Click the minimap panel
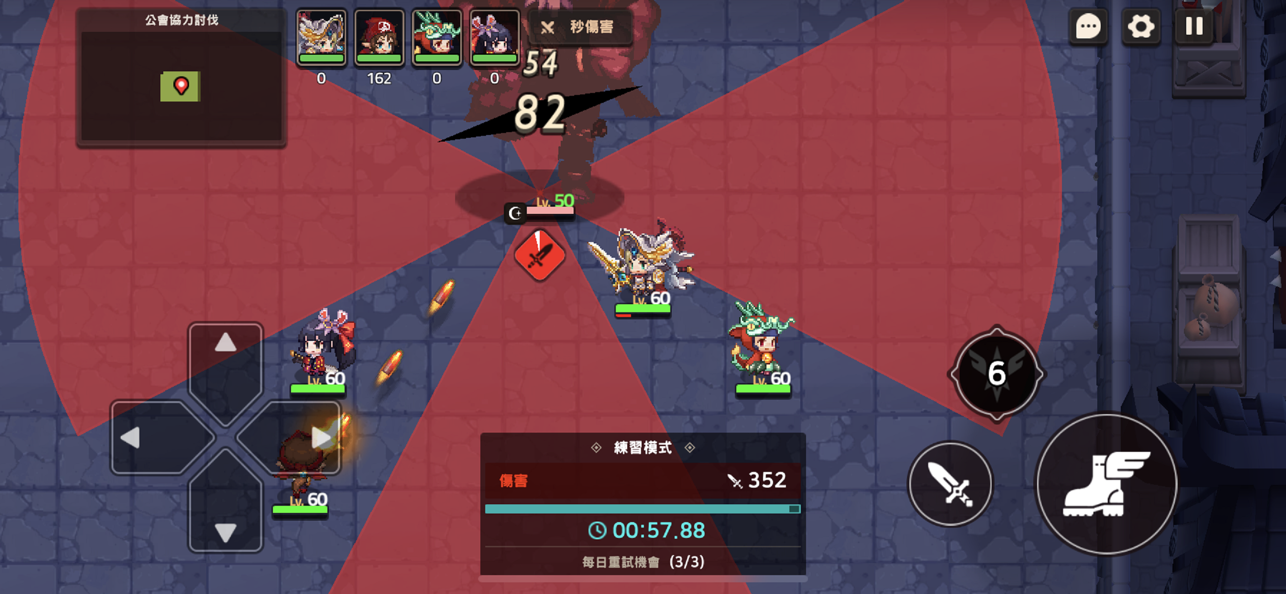The image size is (1286, 594). pos(181,86)
